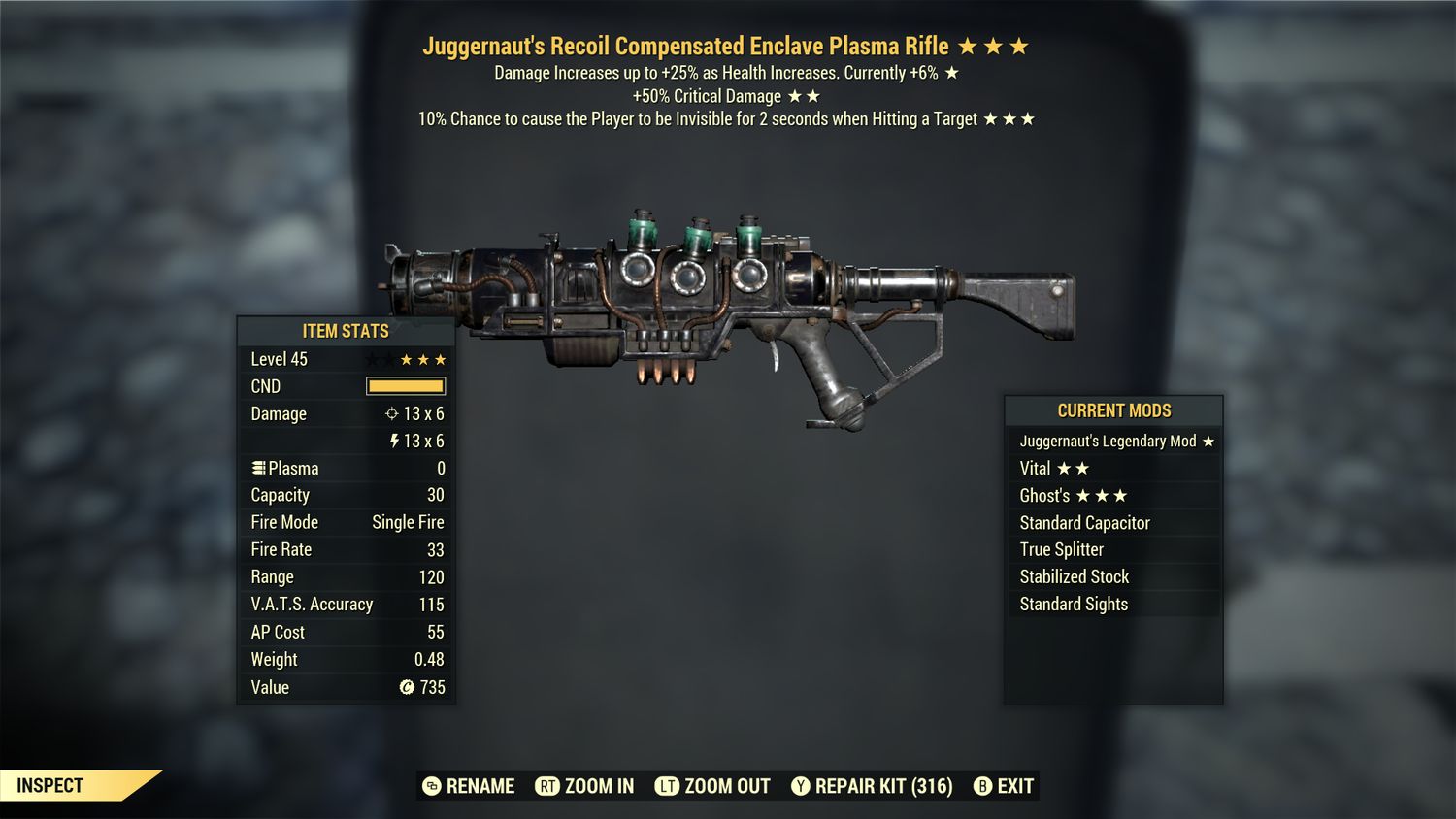Click Exit on the bottom bar
The width and height of the screenshot is (1456, 819).
[x=1016, y=786]
